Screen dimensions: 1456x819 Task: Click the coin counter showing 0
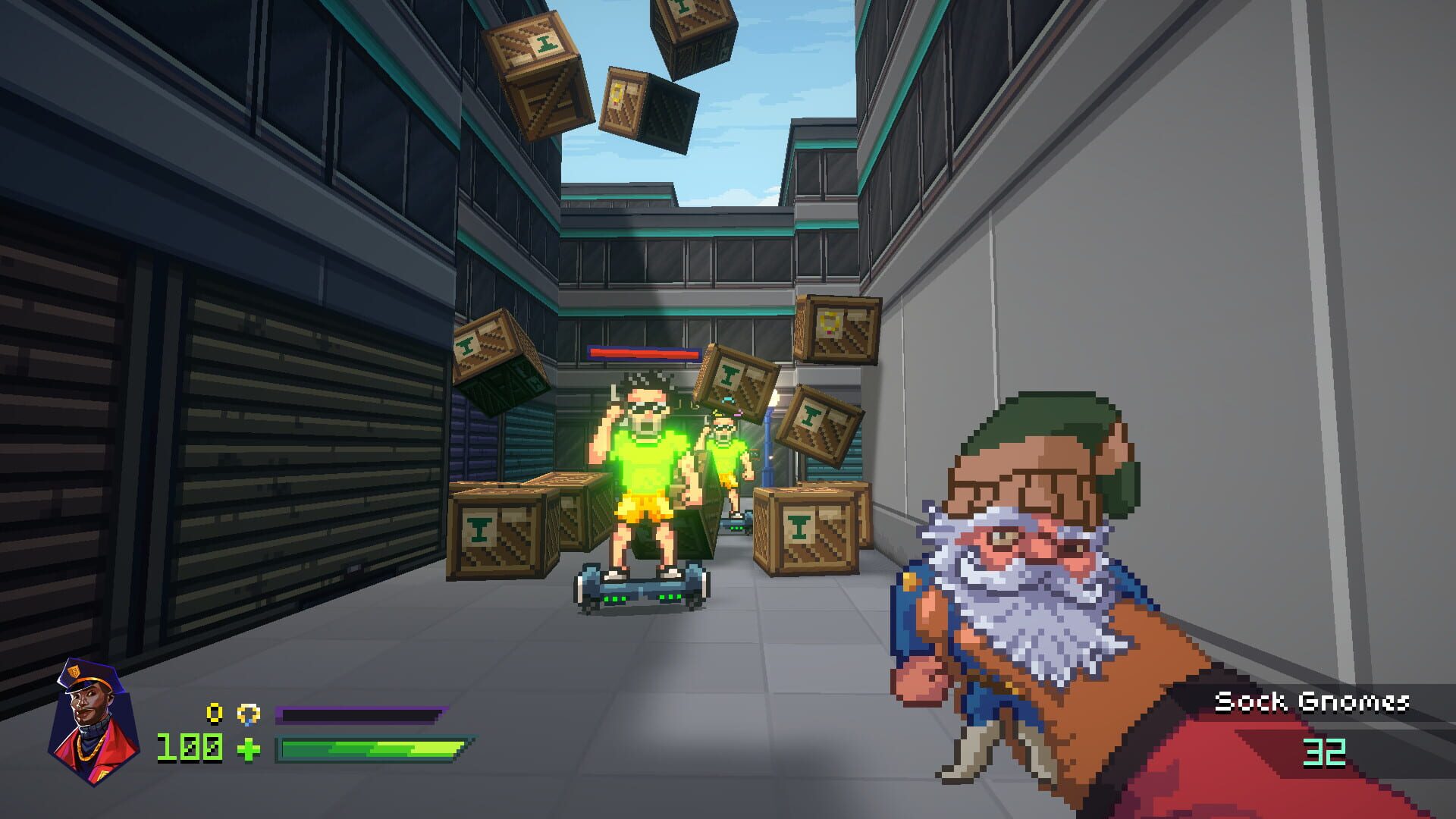coord(215,711)
